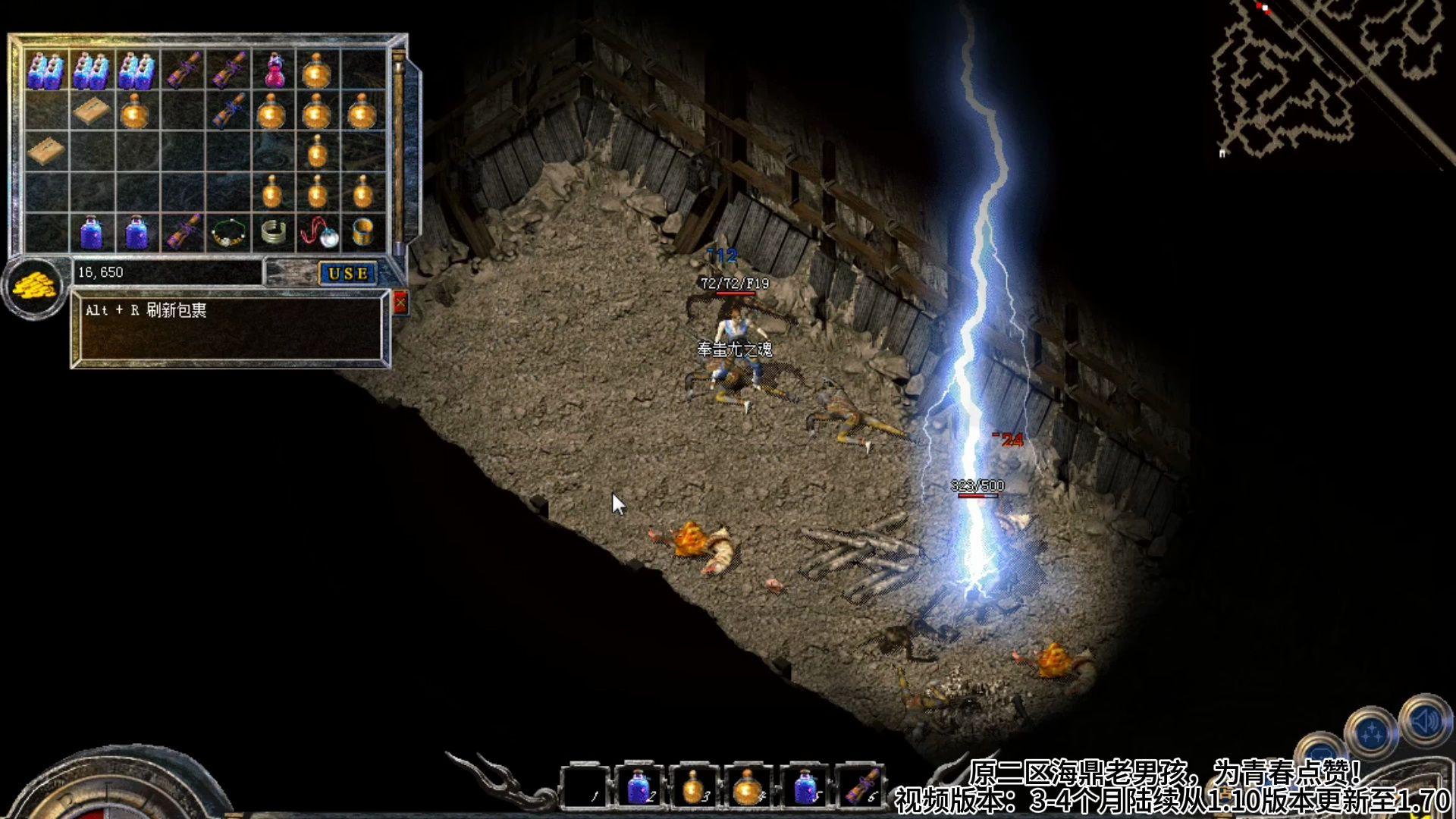Select the book lying alone in the bag's third row

(45, 151)
